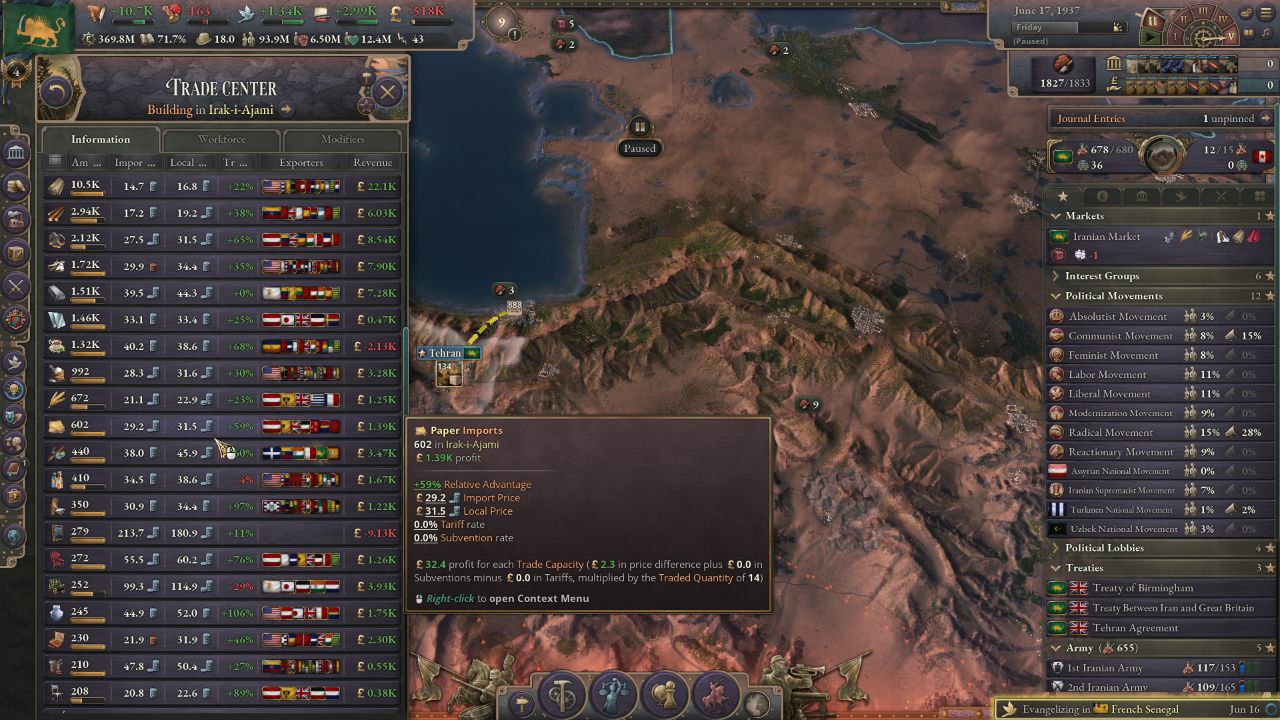The image size is (1280, 720).
Task: Open the Treaty of Birmingham
Action: pos(1142,588)
